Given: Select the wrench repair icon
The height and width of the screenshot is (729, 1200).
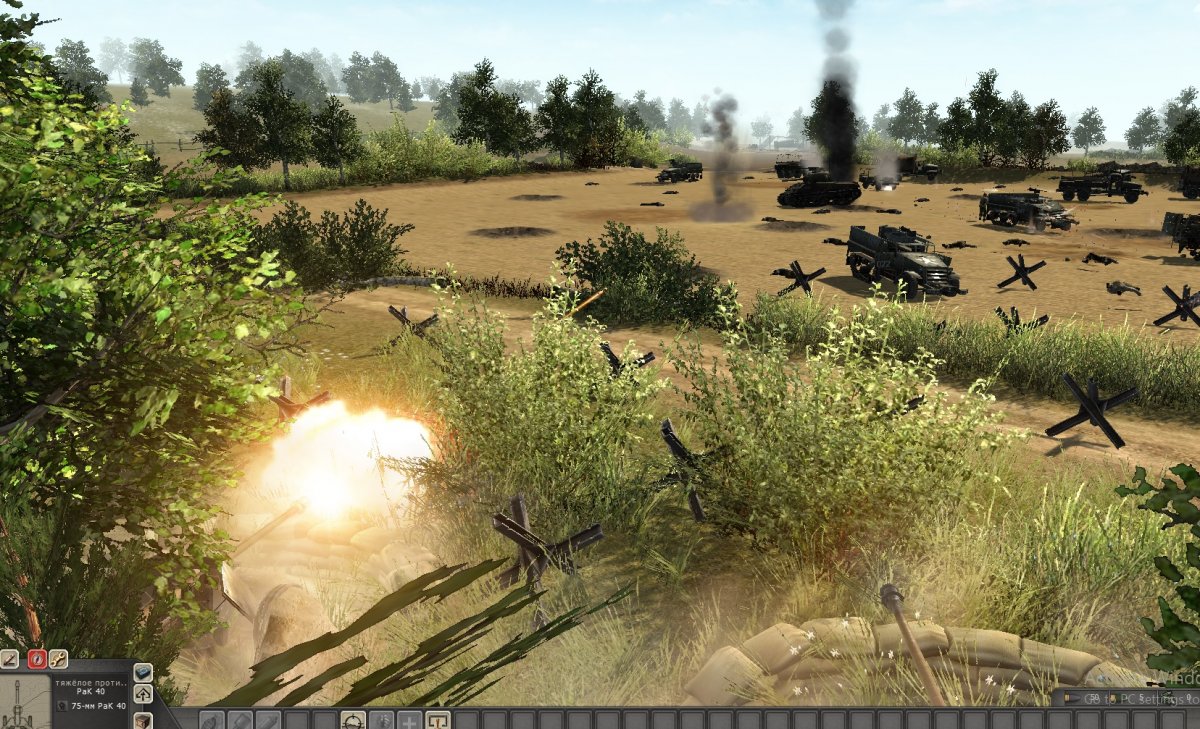Looking at the screenshot, I should [58, 659].
